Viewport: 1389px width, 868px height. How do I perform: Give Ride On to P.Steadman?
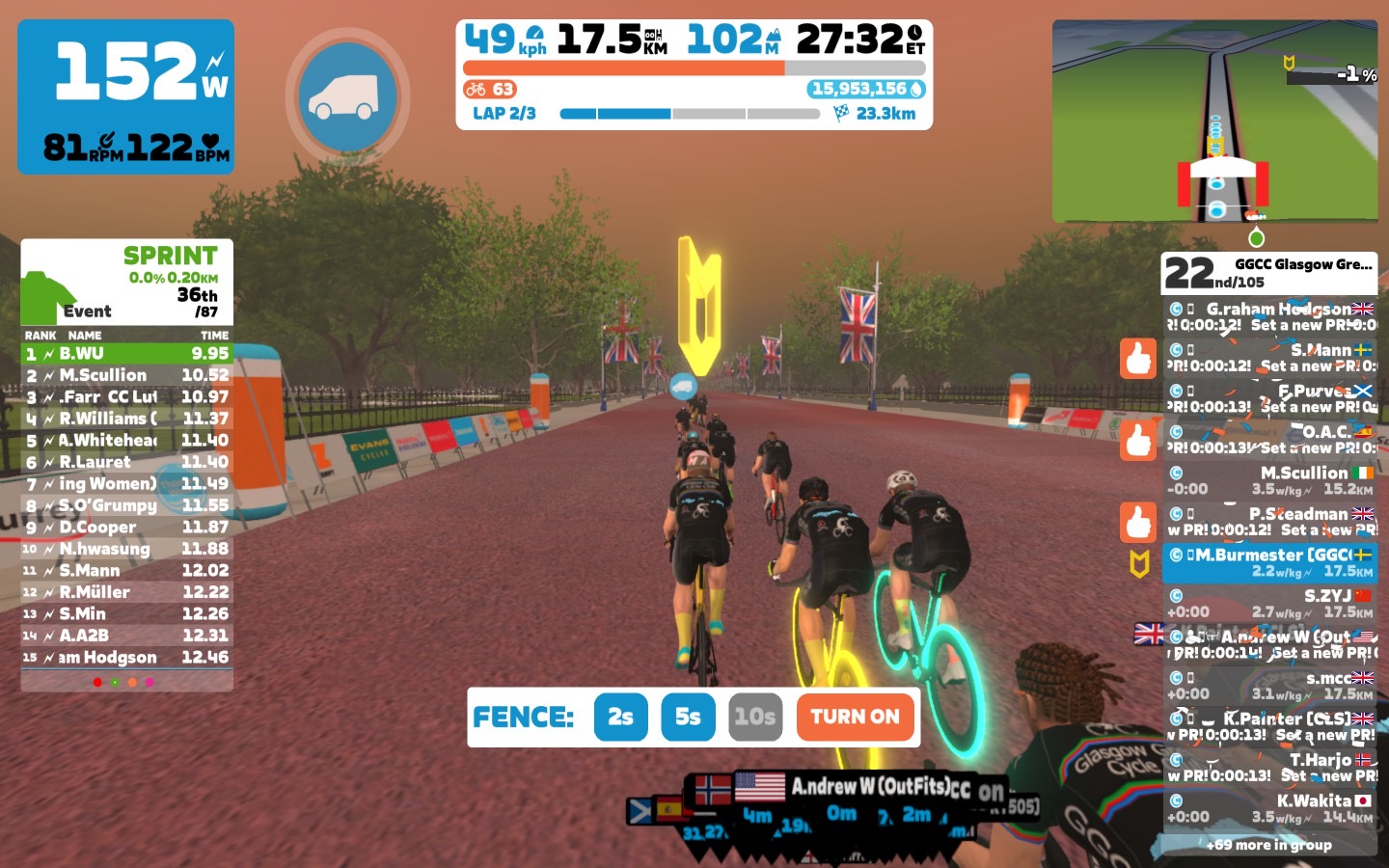[1138, 522]
